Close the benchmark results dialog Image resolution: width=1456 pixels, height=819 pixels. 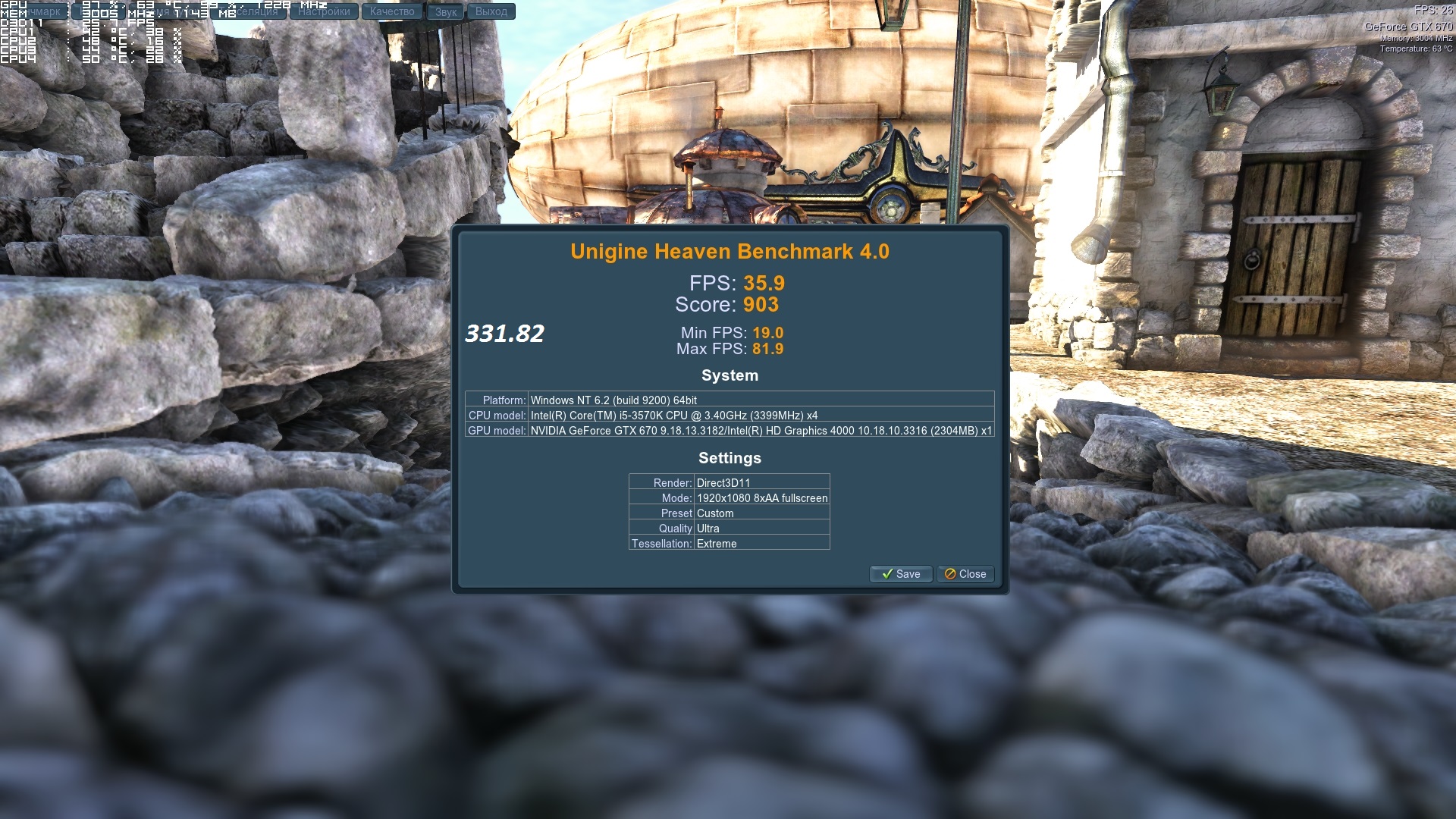tap(965, 574)
